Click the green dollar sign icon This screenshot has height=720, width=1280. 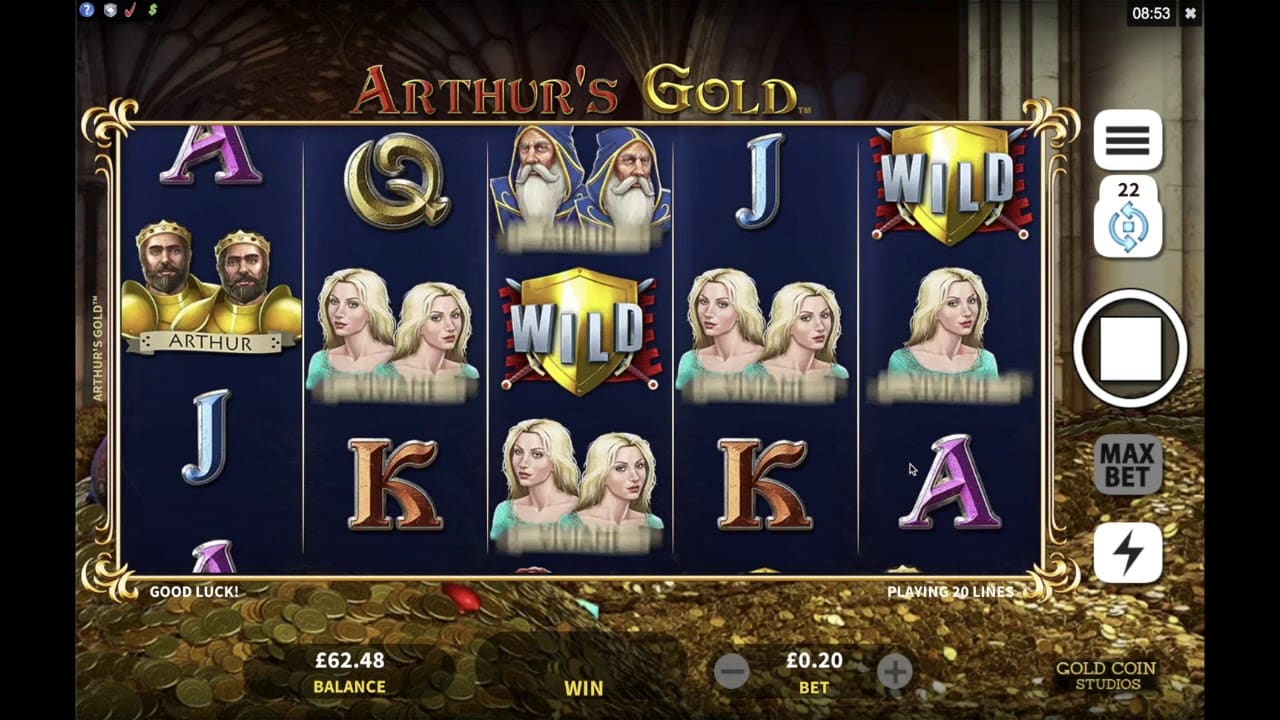click(x=153, y=10)
